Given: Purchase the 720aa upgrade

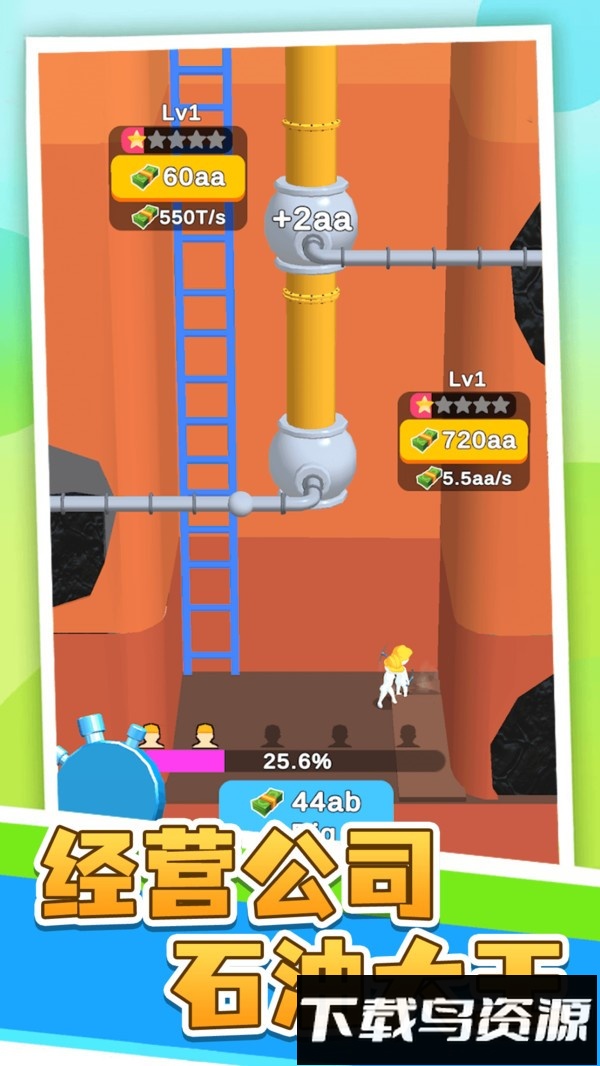Looking at the screenshot, I should 464,439.
